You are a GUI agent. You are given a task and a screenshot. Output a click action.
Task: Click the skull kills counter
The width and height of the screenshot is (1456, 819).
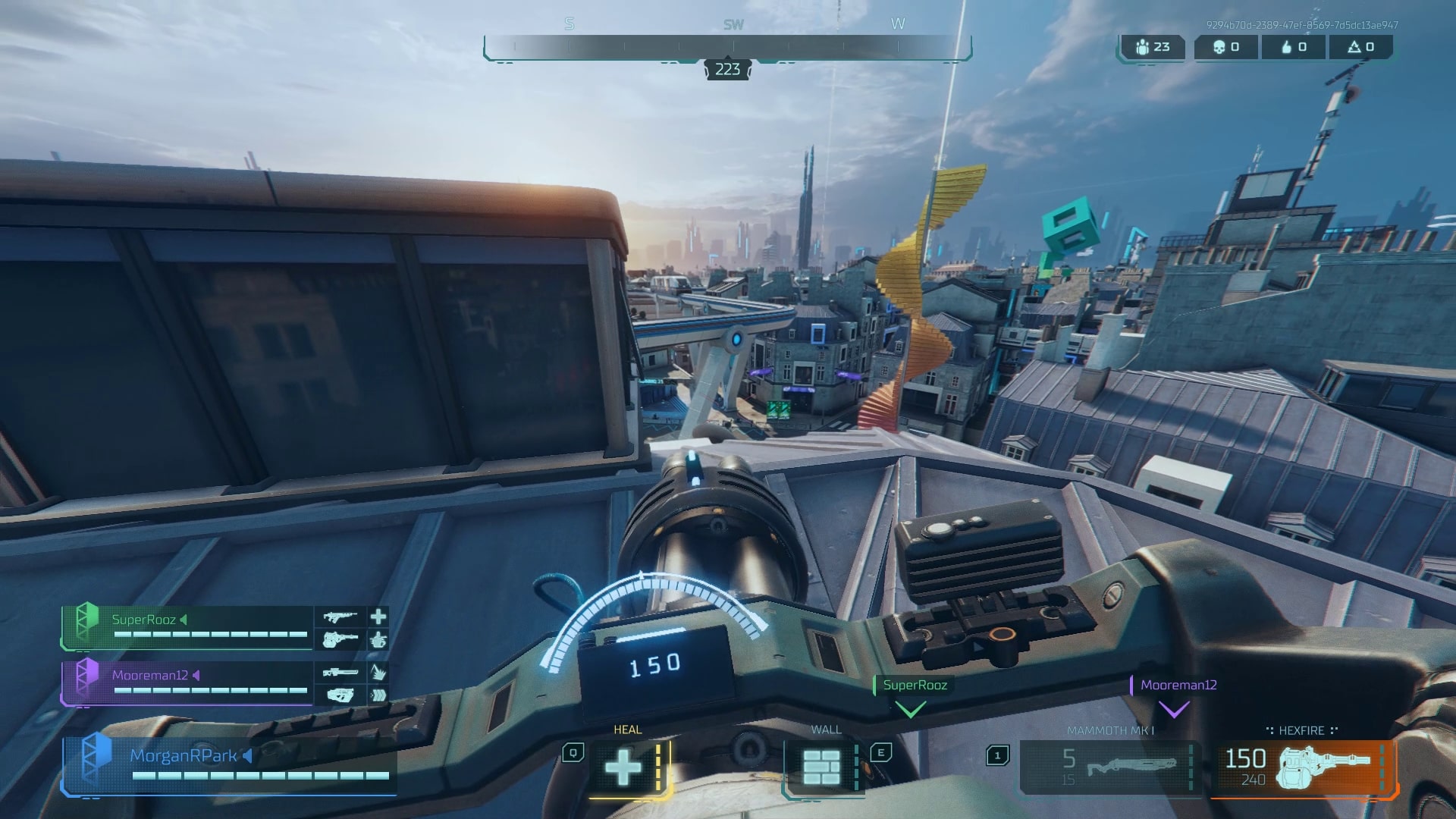[1225, 47]
